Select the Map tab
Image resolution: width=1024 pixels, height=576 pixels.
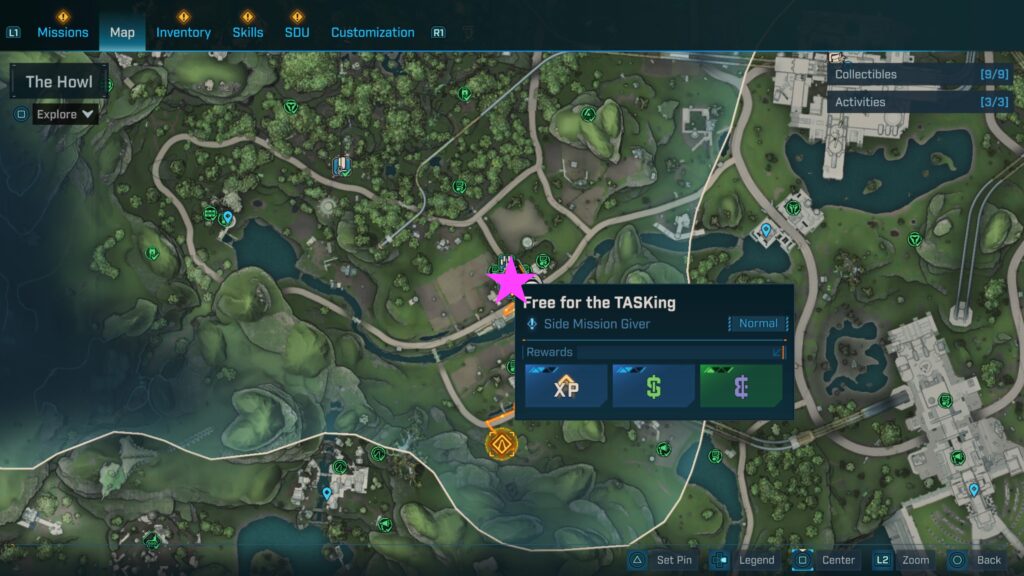122,32
